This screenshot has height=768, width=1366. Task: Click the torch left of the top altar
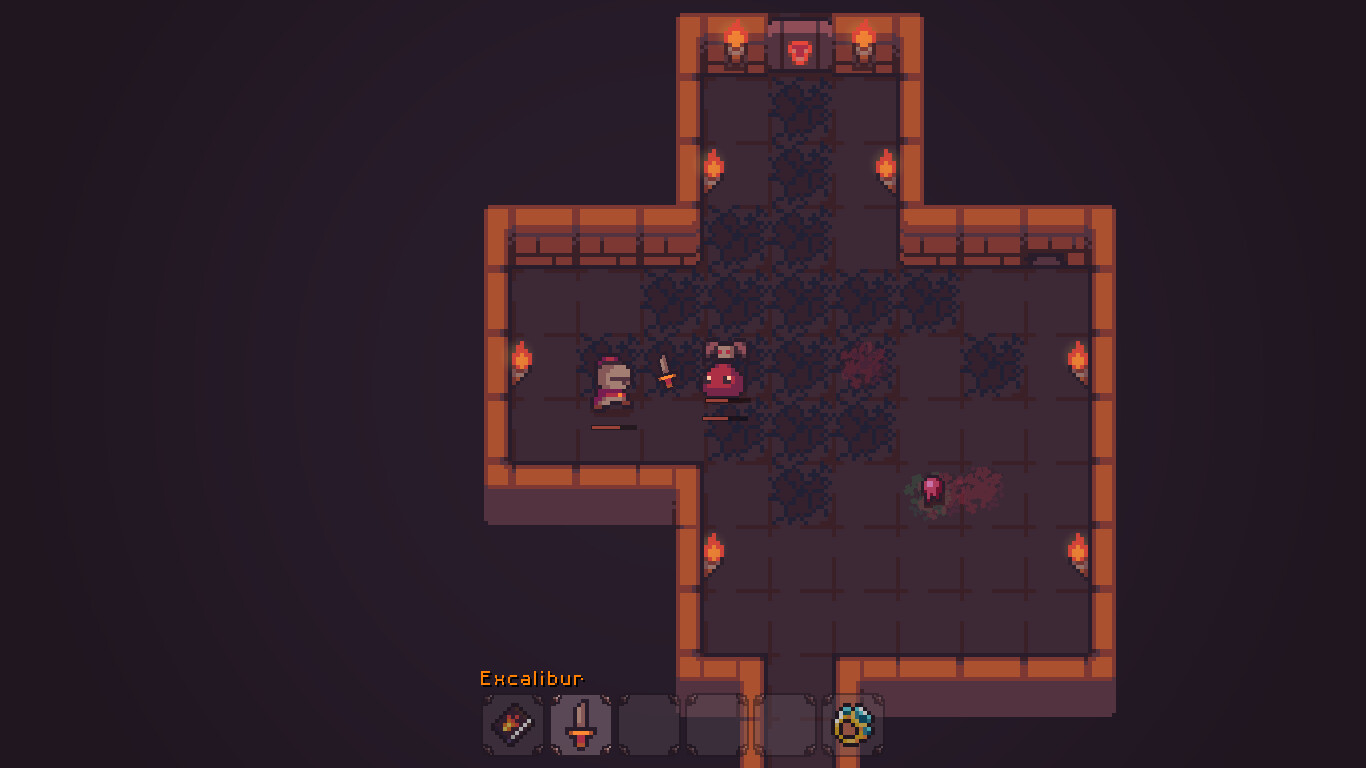click(737, 42)
